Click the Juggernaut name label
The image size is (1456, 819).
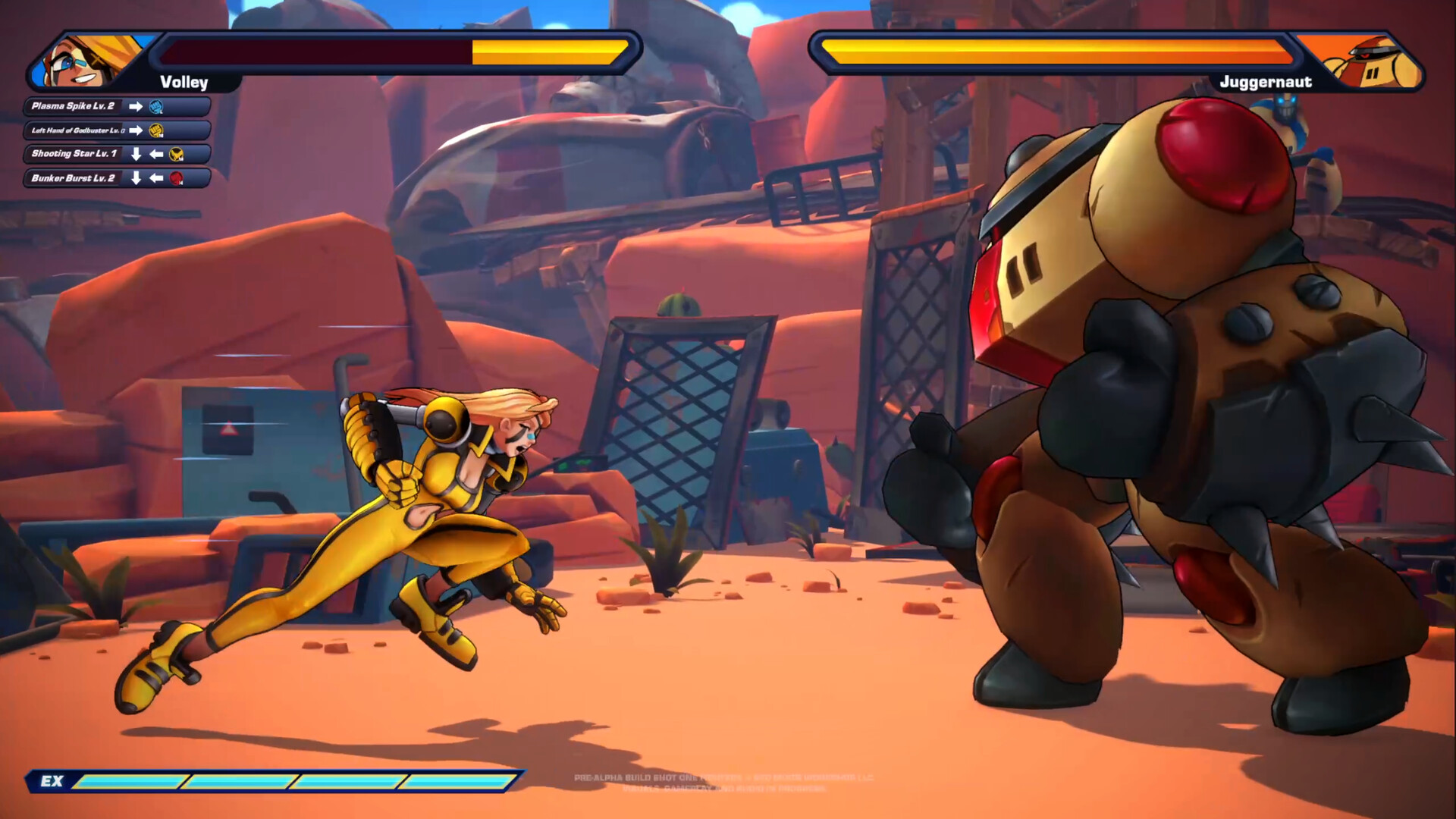1266,82
